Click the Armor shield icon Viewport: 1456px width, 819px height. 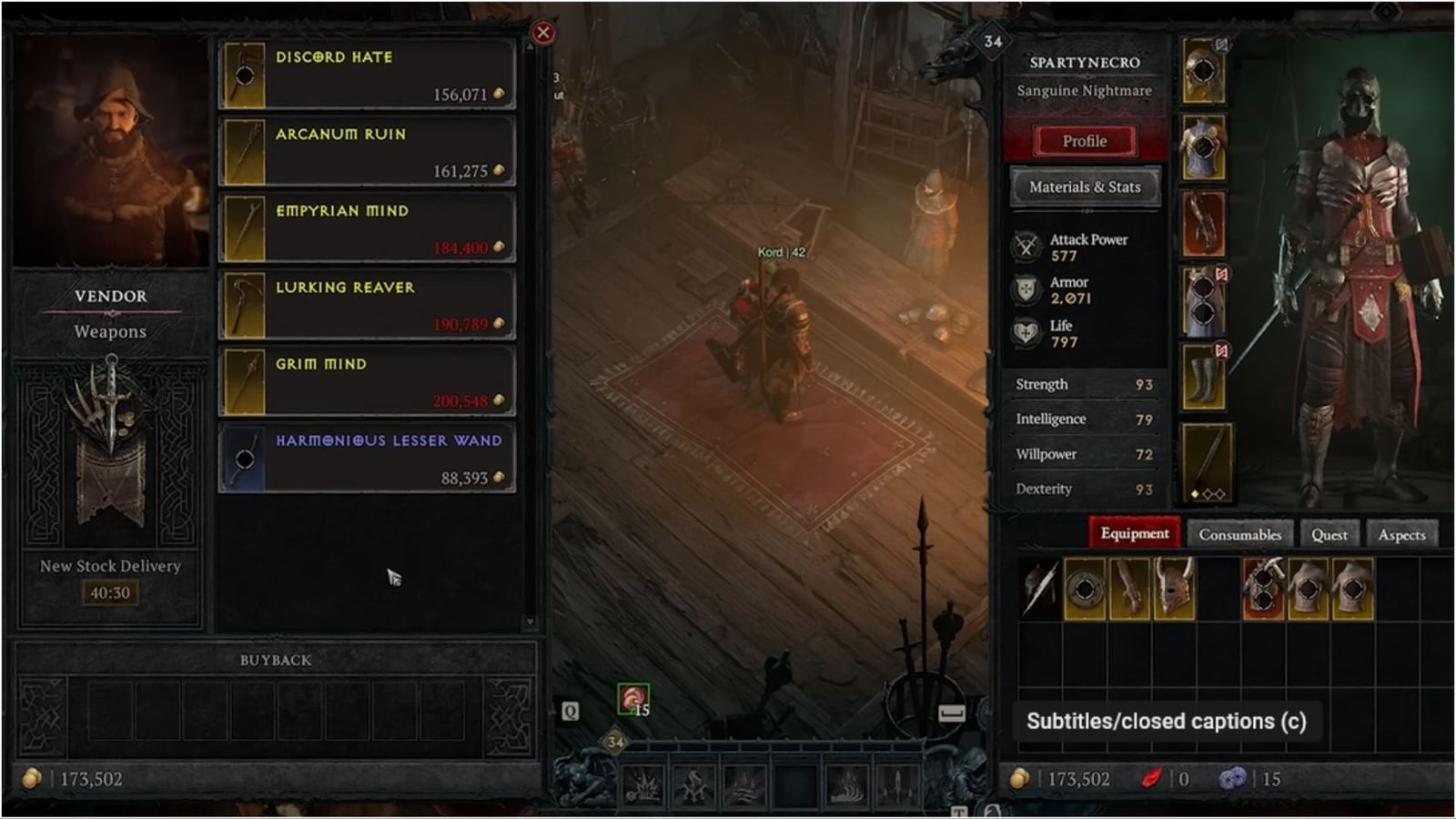tap(1027, 288)
